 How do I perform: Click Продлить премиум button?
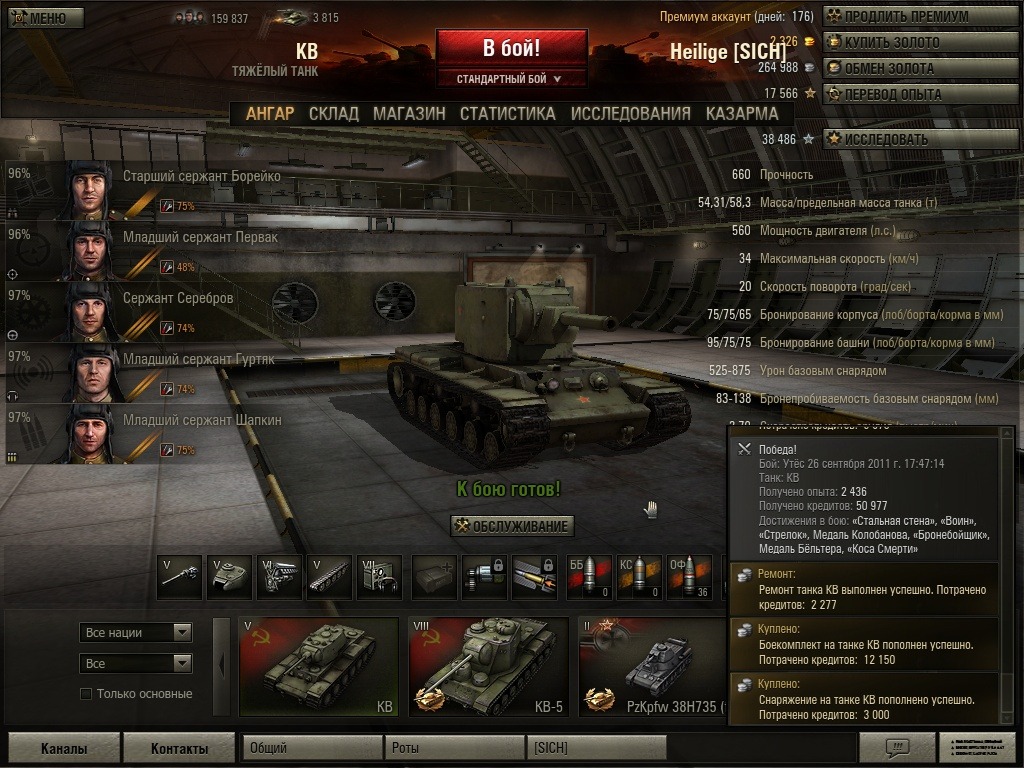(907, 17)
